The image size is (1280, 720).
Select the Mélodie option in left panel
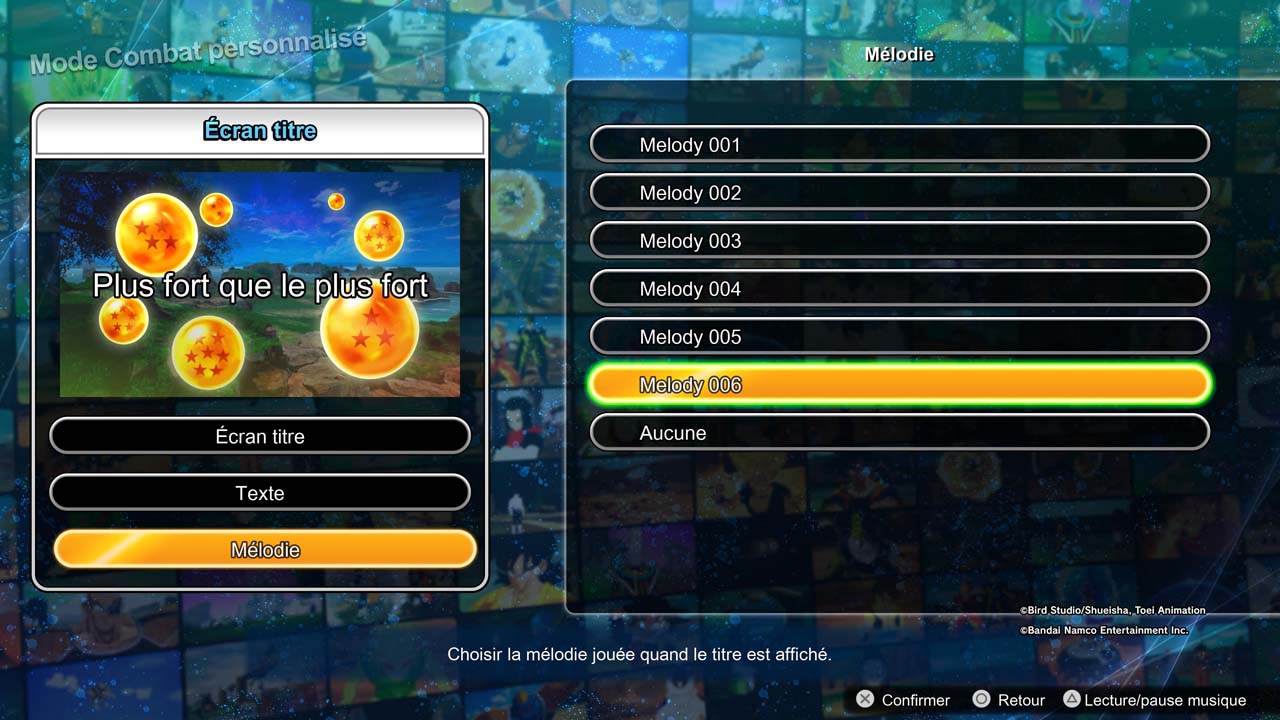click(x=265, y=550)
